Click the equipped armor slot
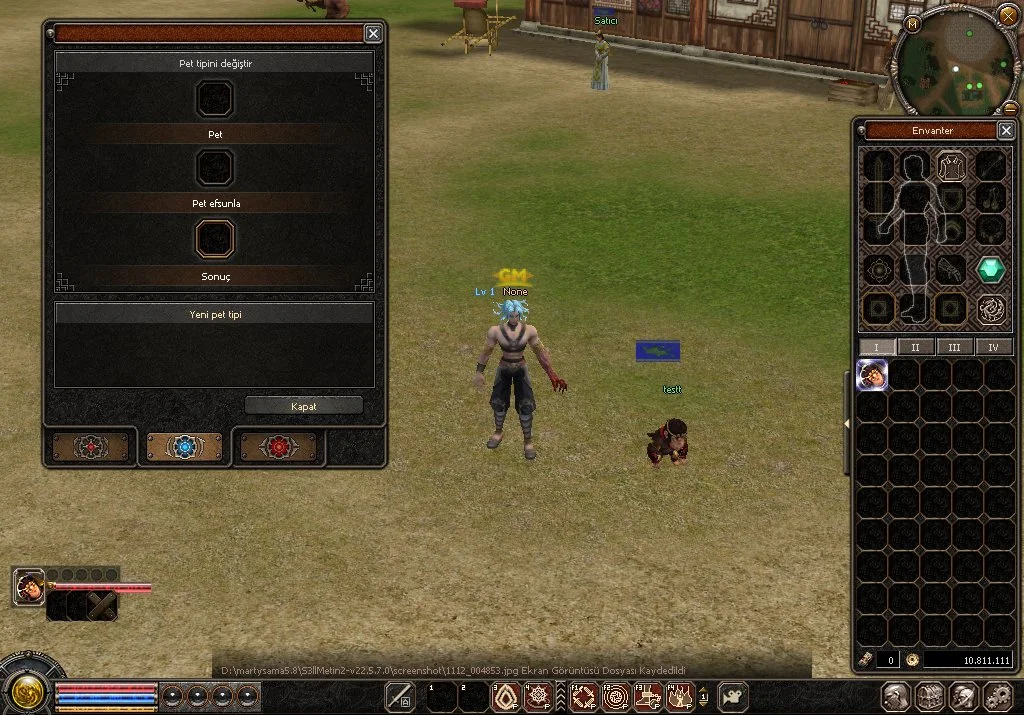 pos(952,164)
